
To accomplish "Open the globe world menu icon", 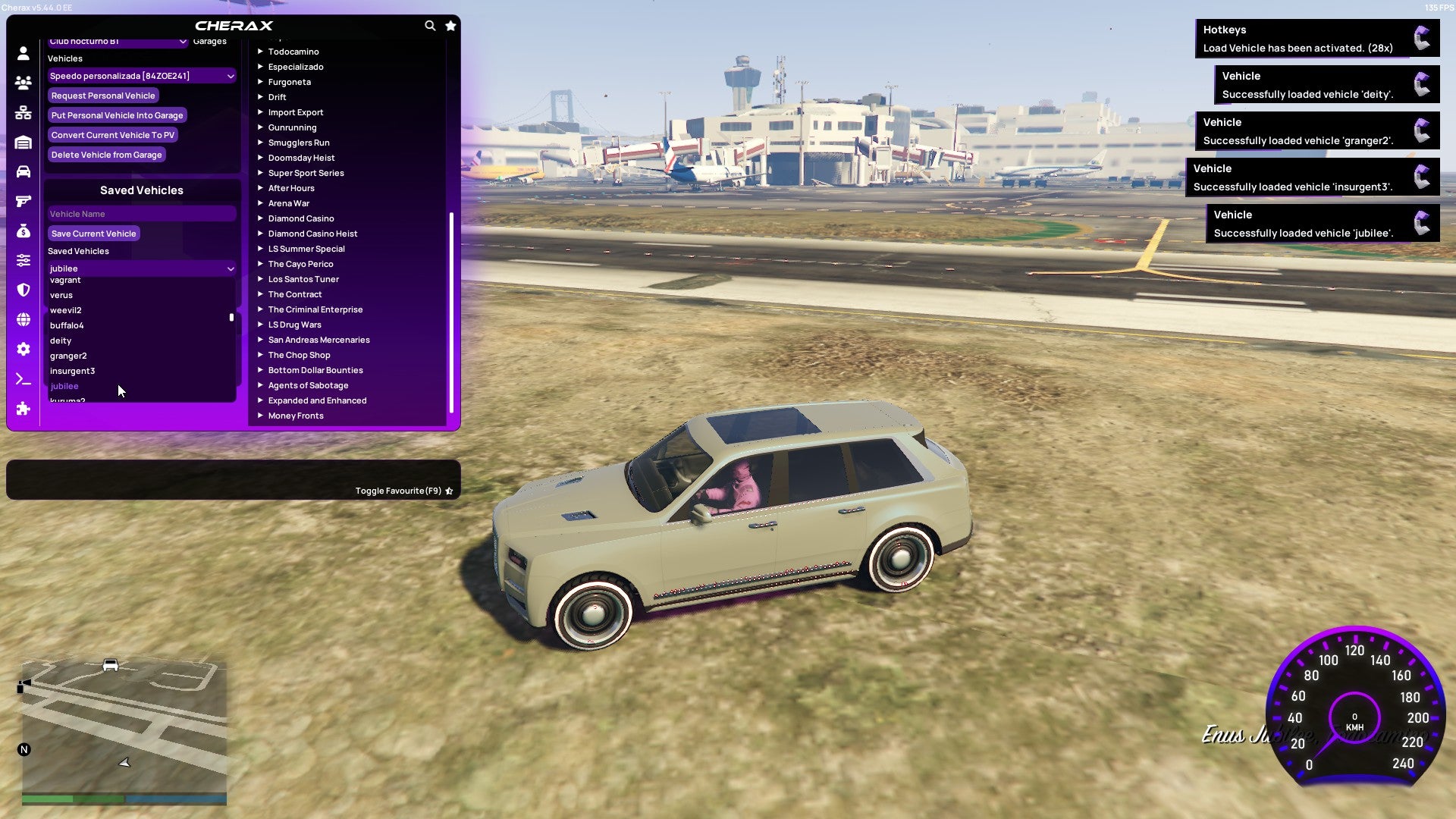I will (x=23, y=317).
